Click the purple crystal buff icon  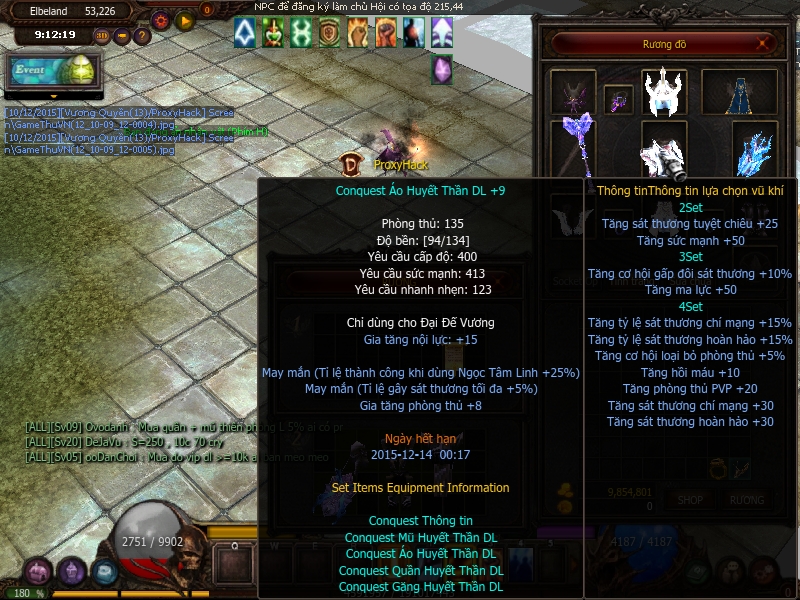point(441,70)
